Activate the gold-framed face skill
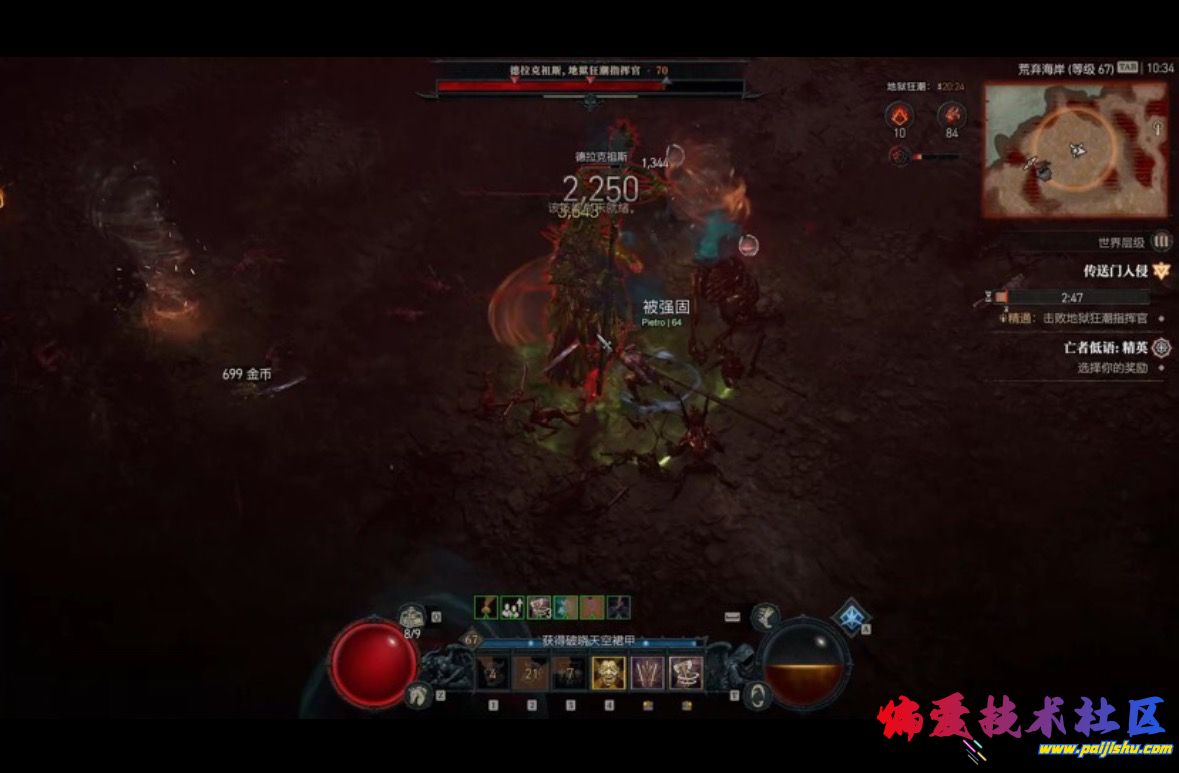This screenshot has height=773, width=1179. pos(608,673)
